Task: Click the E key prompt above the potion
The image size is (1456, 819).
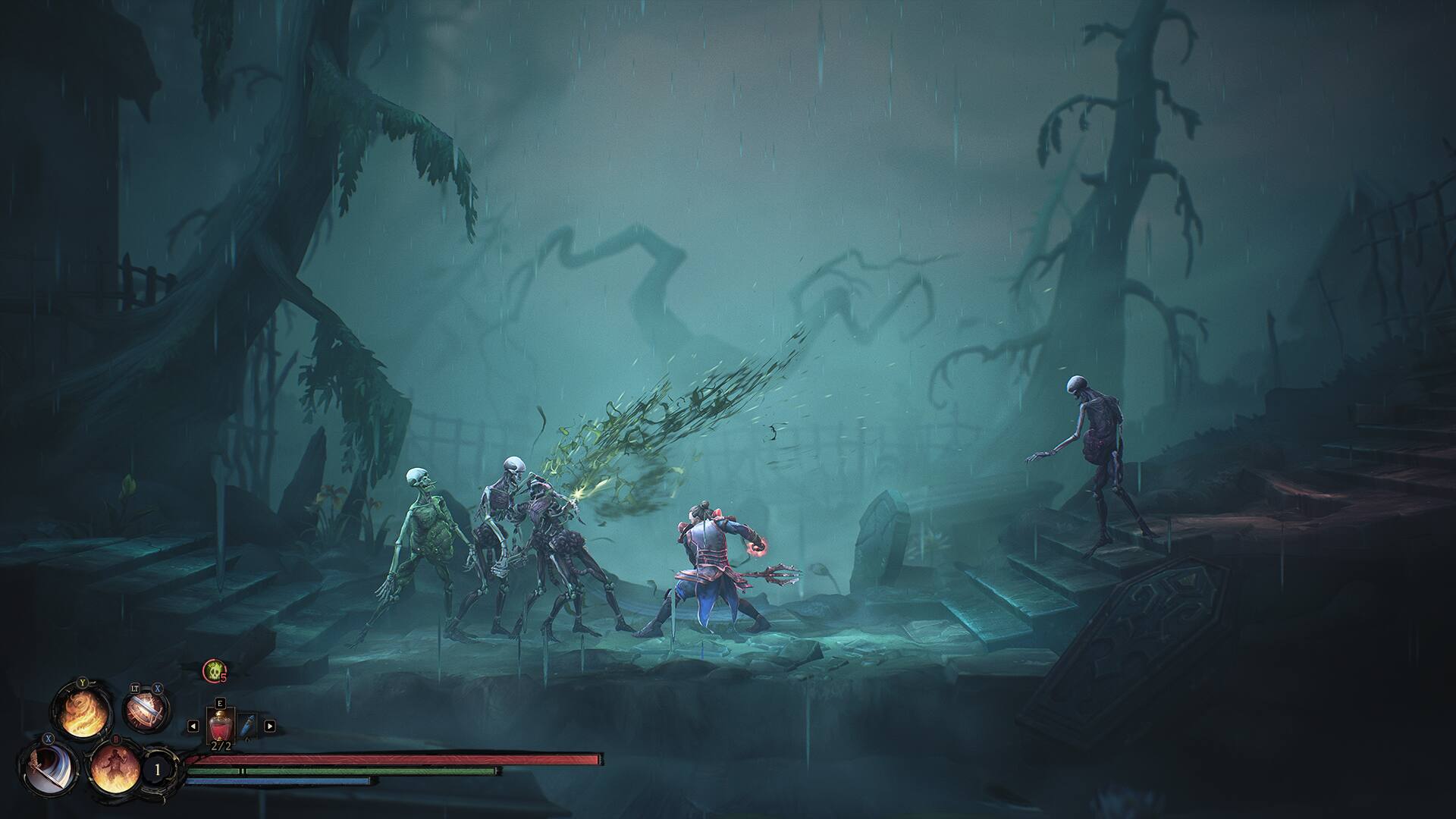Action: [x=221, y=704]
